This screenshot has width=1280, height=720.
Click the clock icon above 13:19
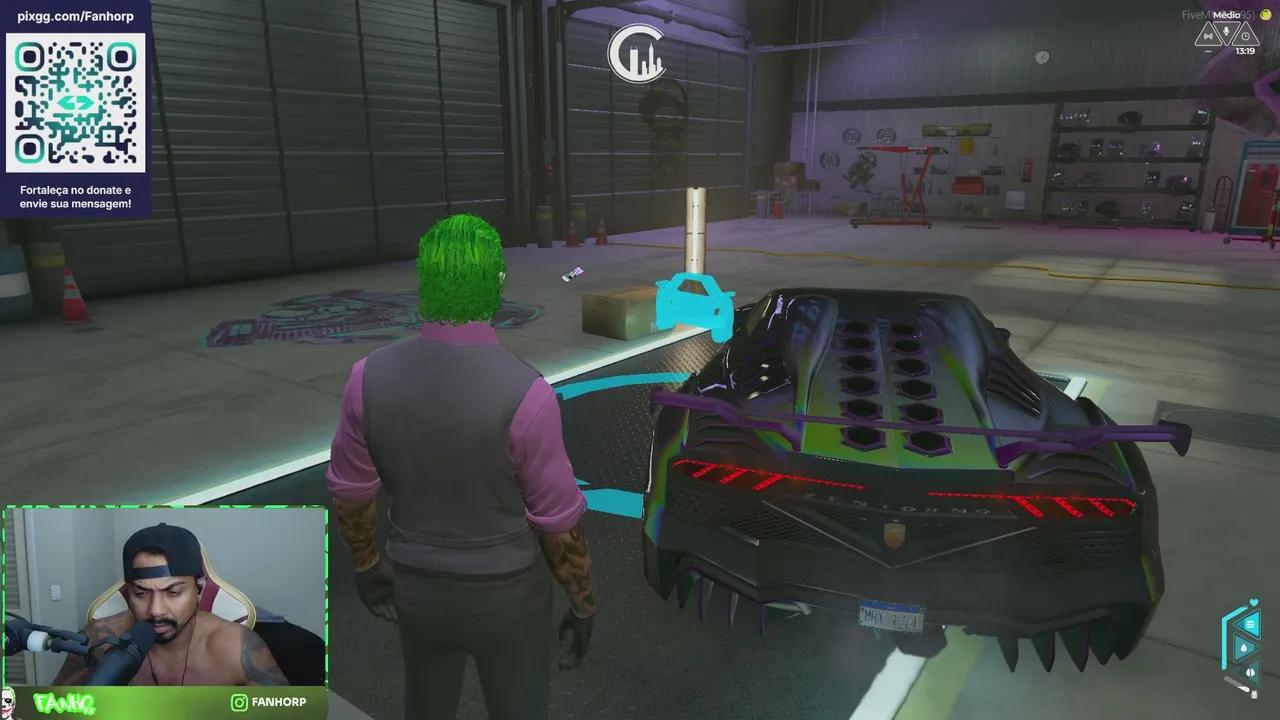1246,36
